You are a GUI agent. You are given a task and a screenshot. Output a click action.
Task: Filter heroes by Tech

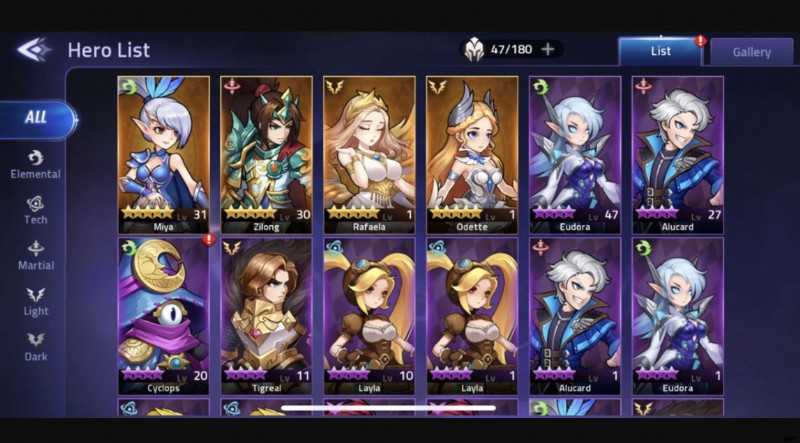click(36, 210)
